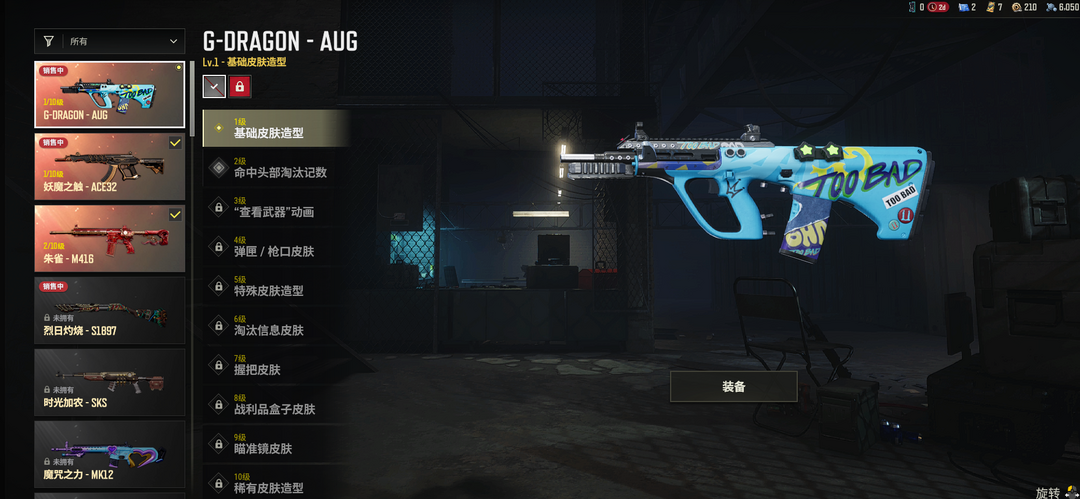The image size is (1080, 499).
Task: Select the grey base style icon
Action: click(x=214, y=87)
